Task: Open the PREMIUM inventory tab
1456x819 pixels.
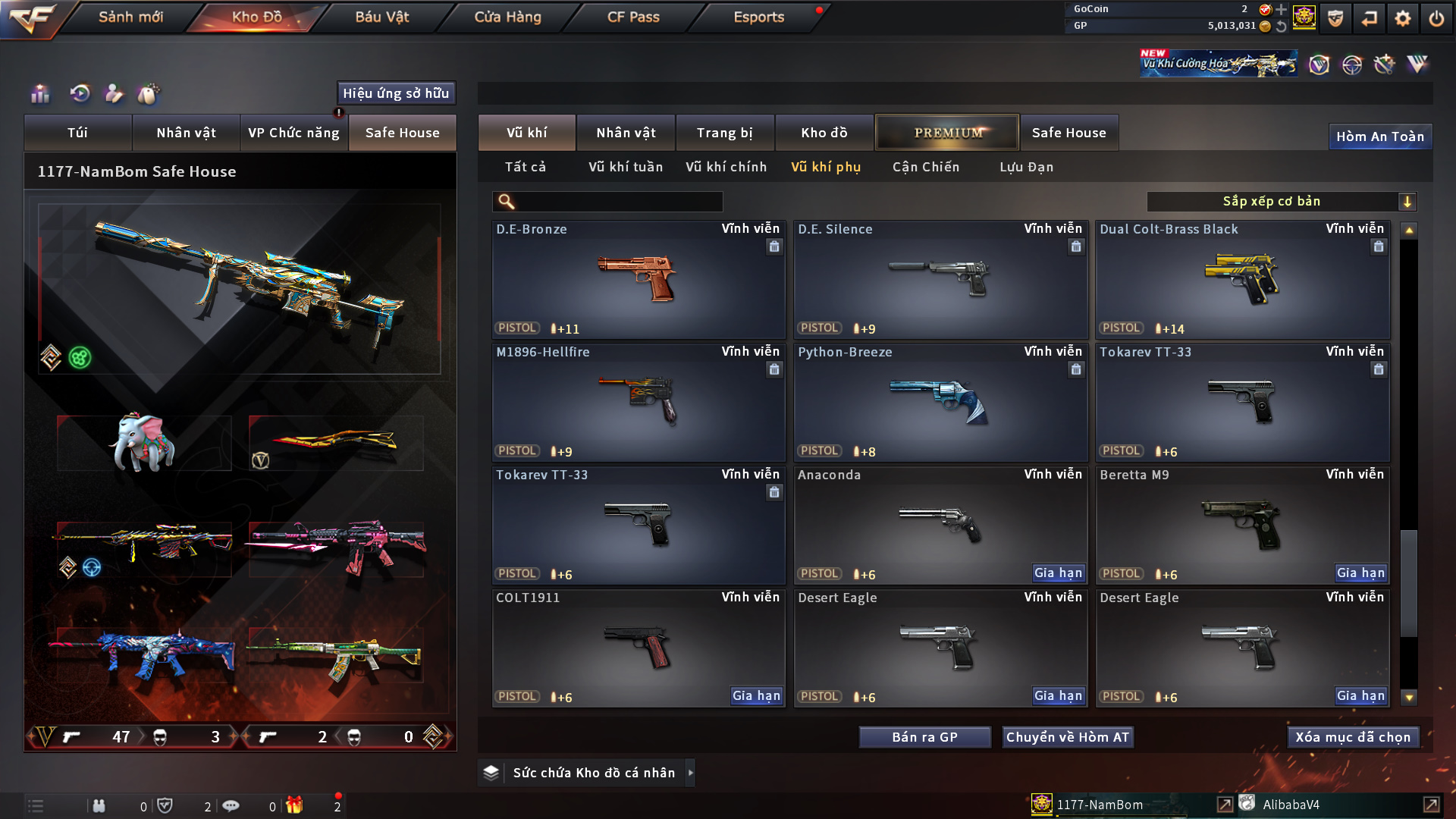Action: tap(947, 133)
